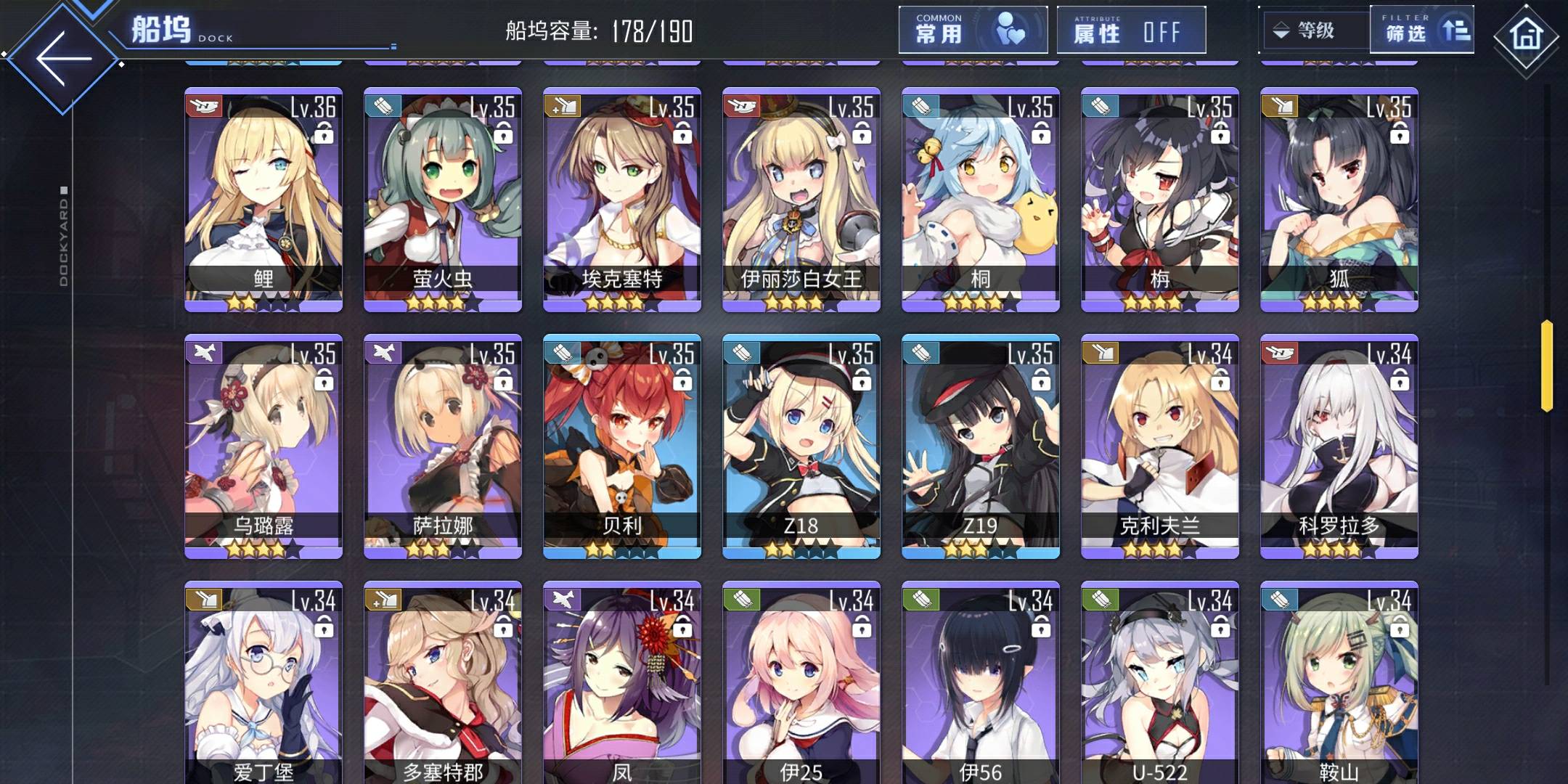This screenshot has width=1568, height=784.
Task: Select the 鲤 ship card
Action: click(x=264, y=200)
